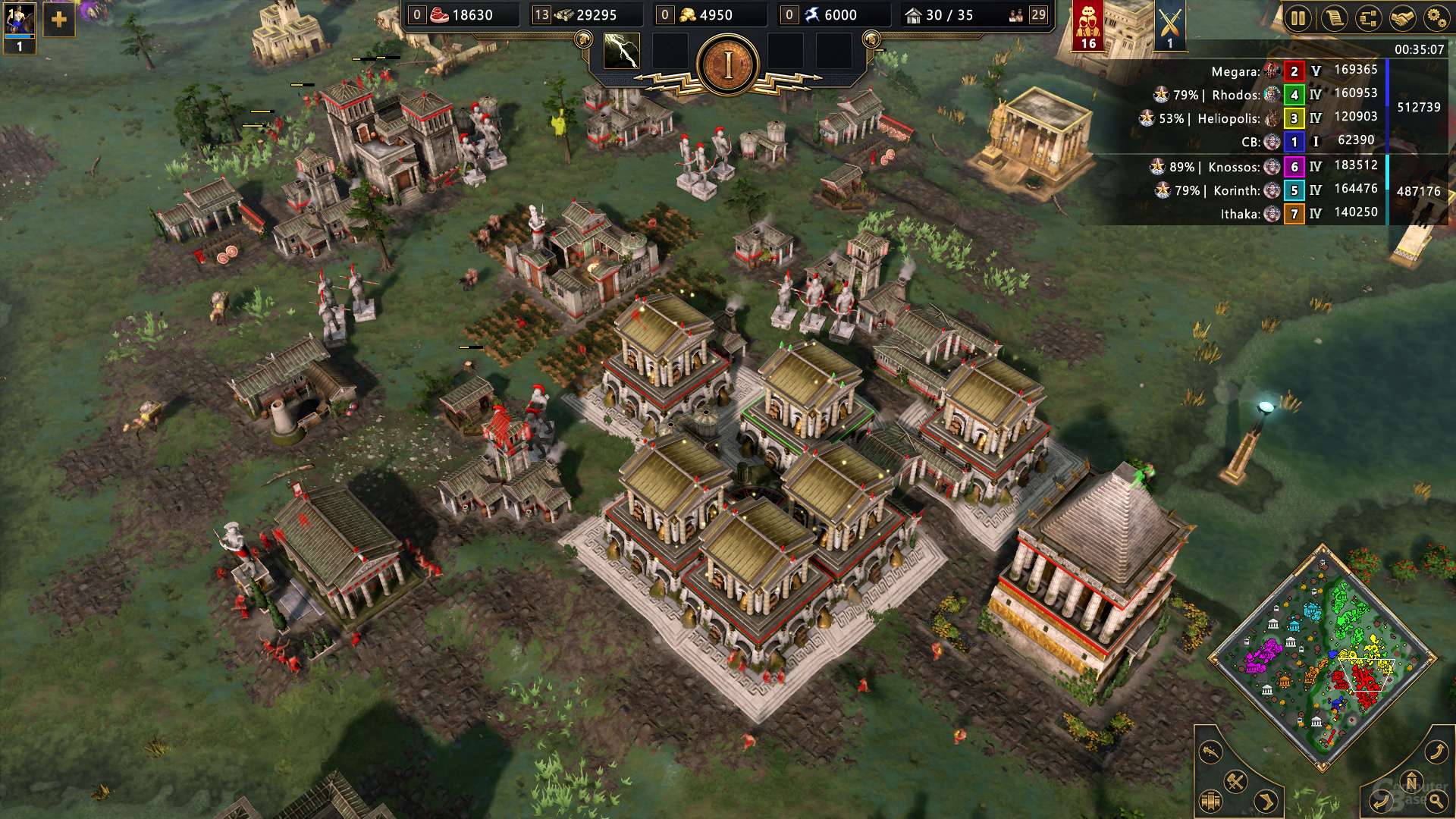Click the shooting star minimap signal button
The height and width of the screenshot is (819, 1456).
[x=1211, y=752]
